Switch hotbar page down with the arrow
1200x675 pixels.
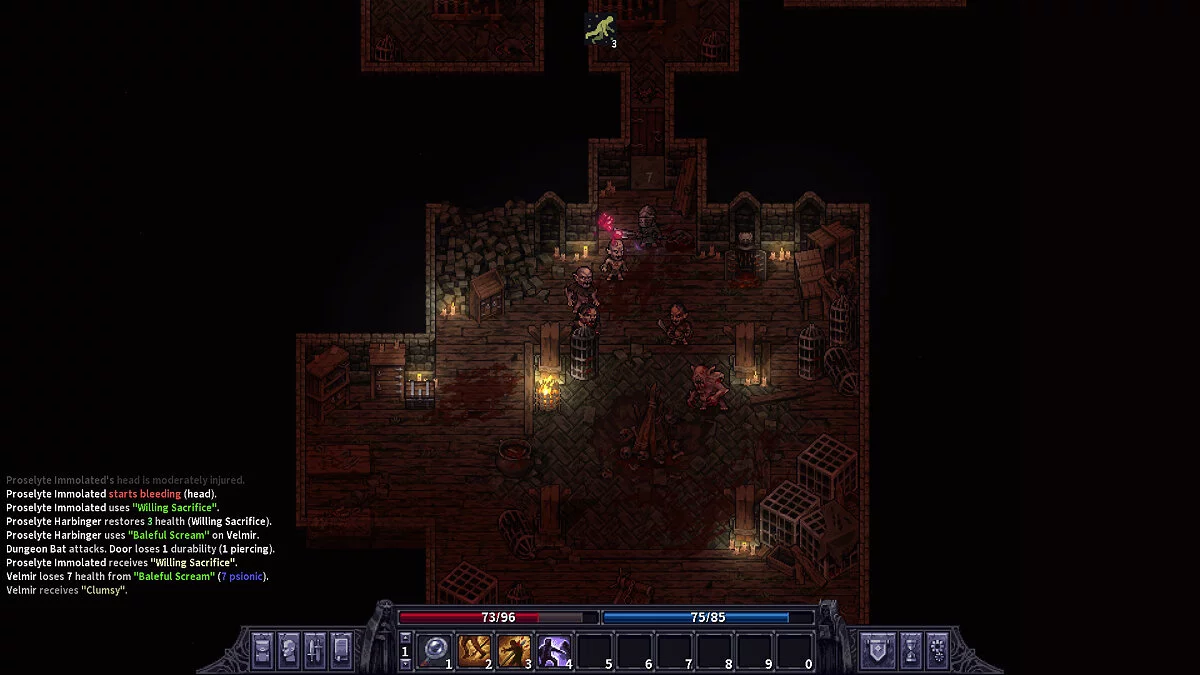point(405,663)
